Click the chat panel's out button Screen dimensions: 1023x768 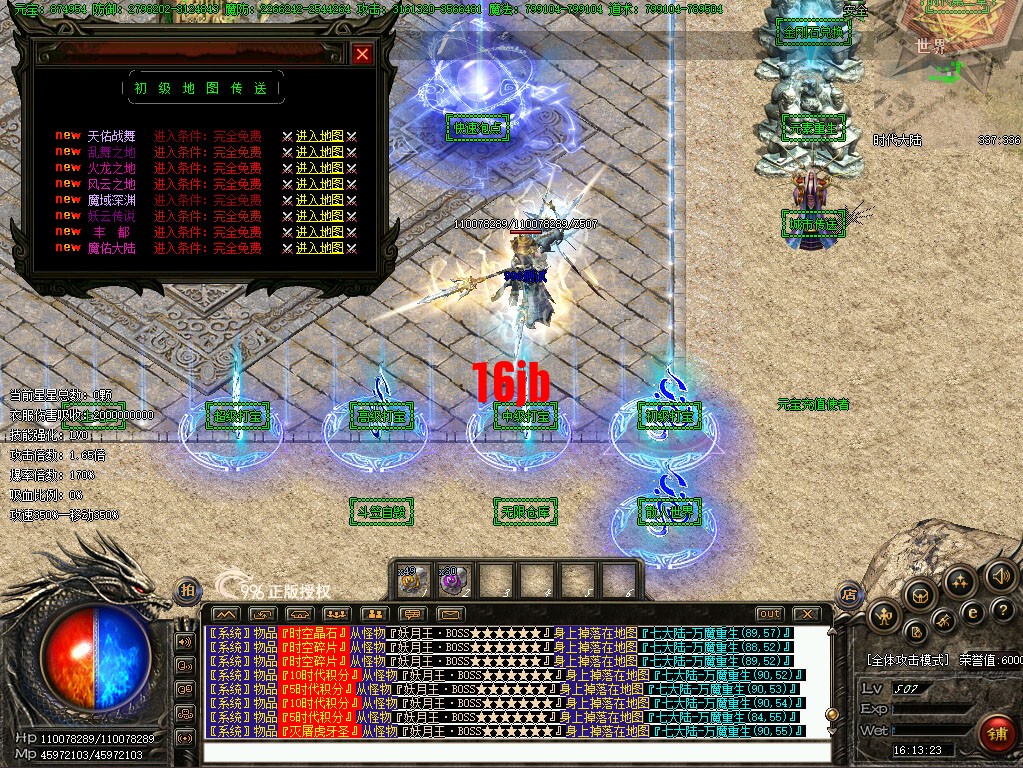point(770,613)
